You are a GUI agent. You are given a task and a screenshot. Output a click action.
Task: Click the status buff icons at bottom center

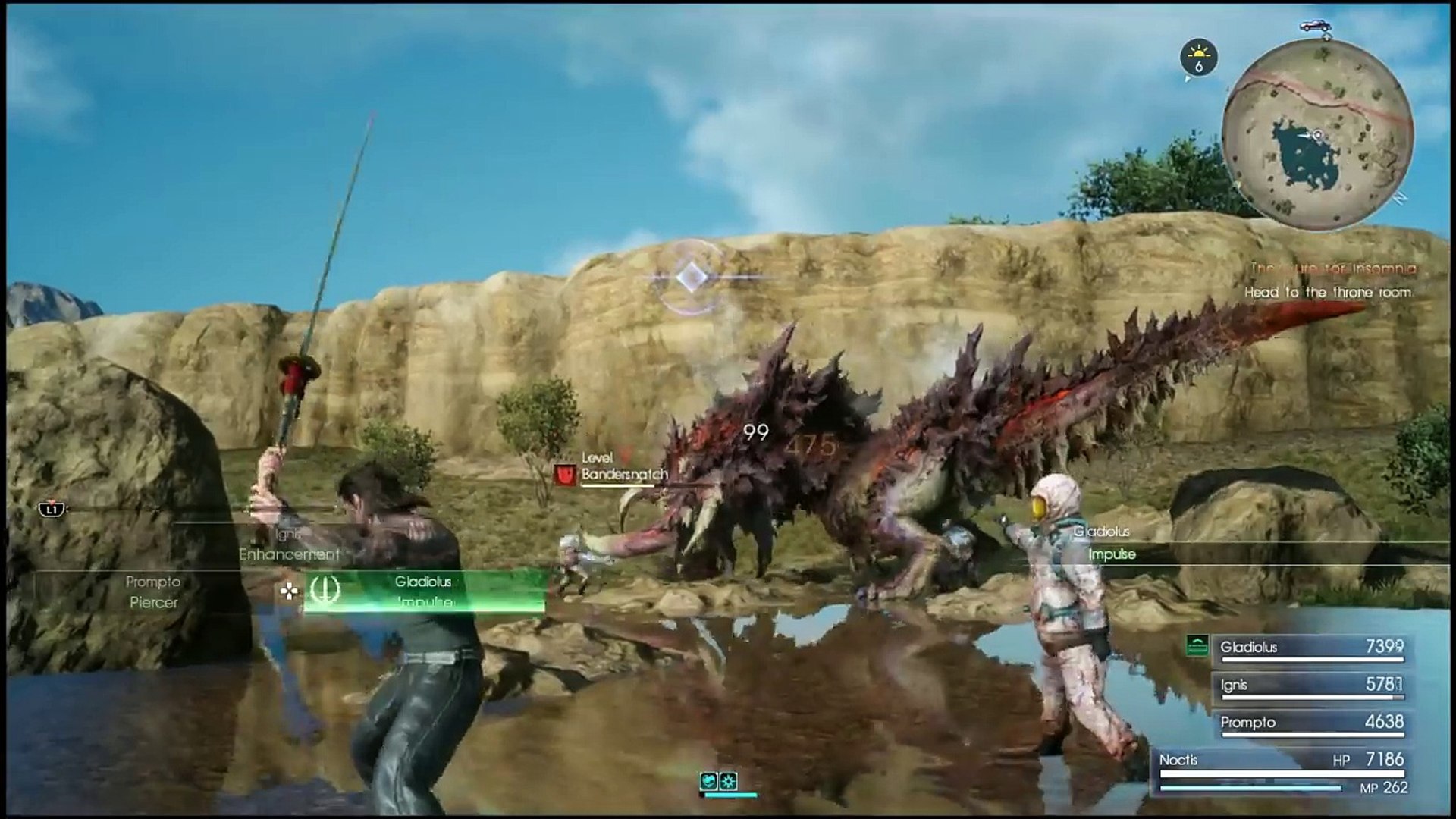tap(718, 781)
